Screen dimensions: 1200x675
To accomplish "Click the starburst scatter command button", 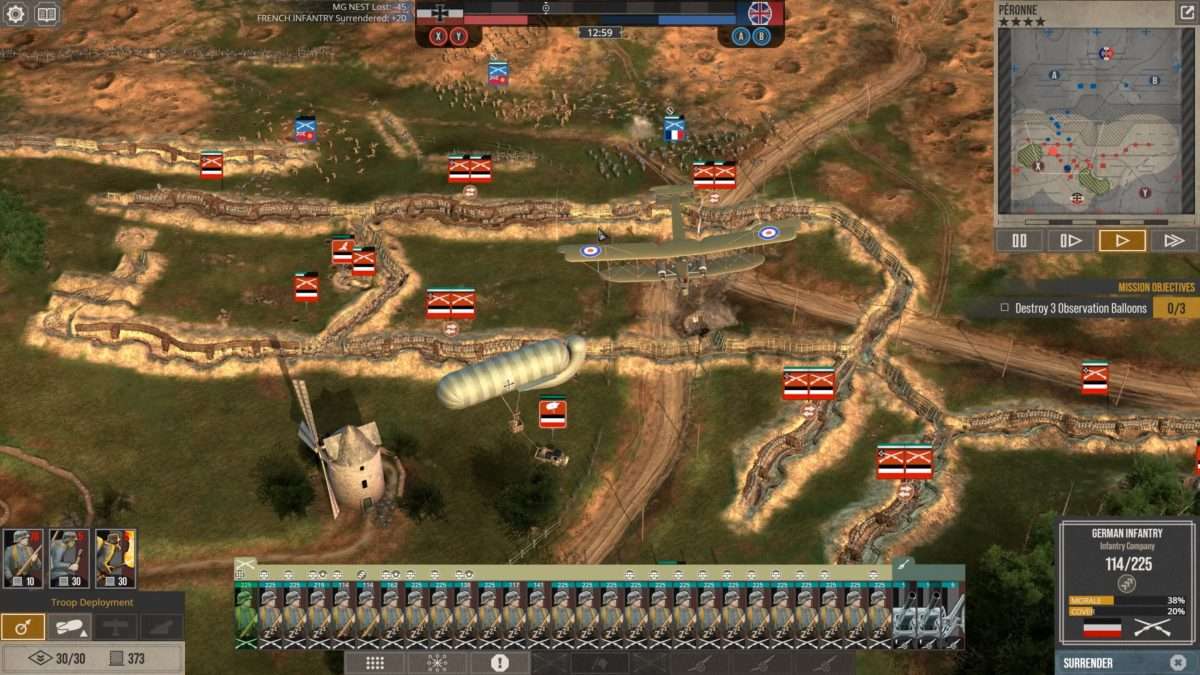I will (437, 663).
